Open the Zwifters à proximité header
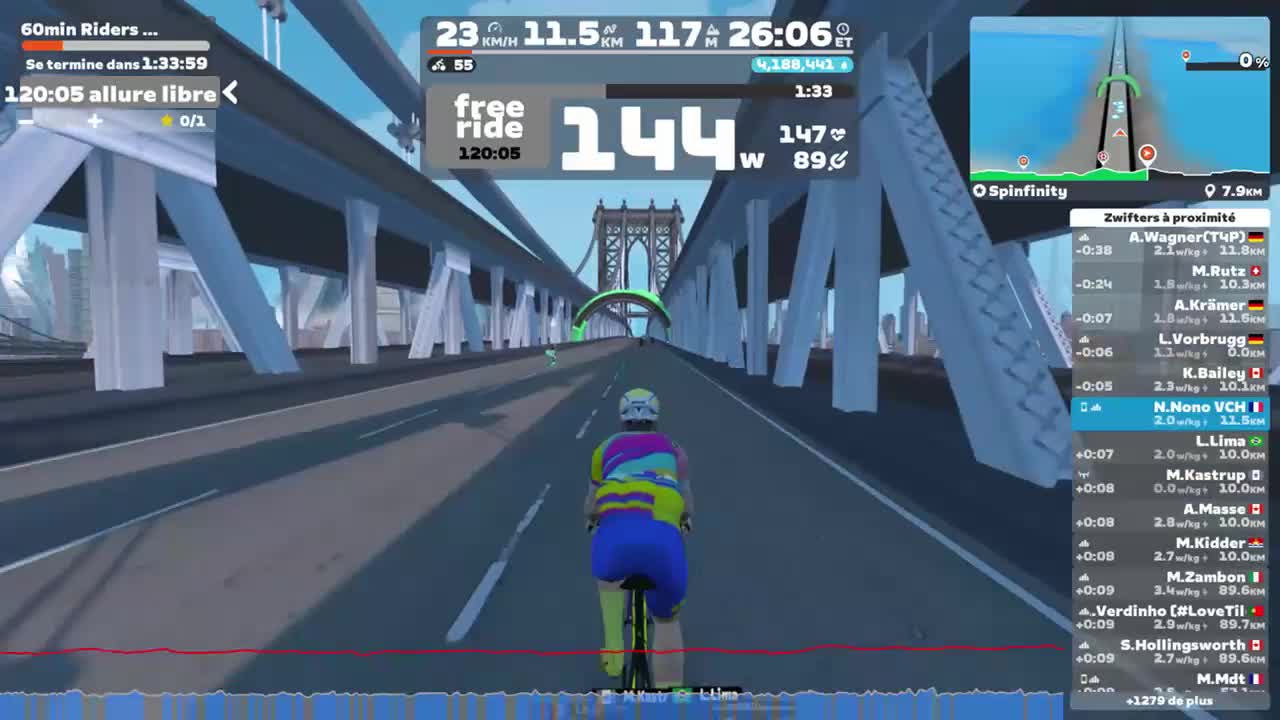The image size is (1280, 720). [x=1172, y=217]
